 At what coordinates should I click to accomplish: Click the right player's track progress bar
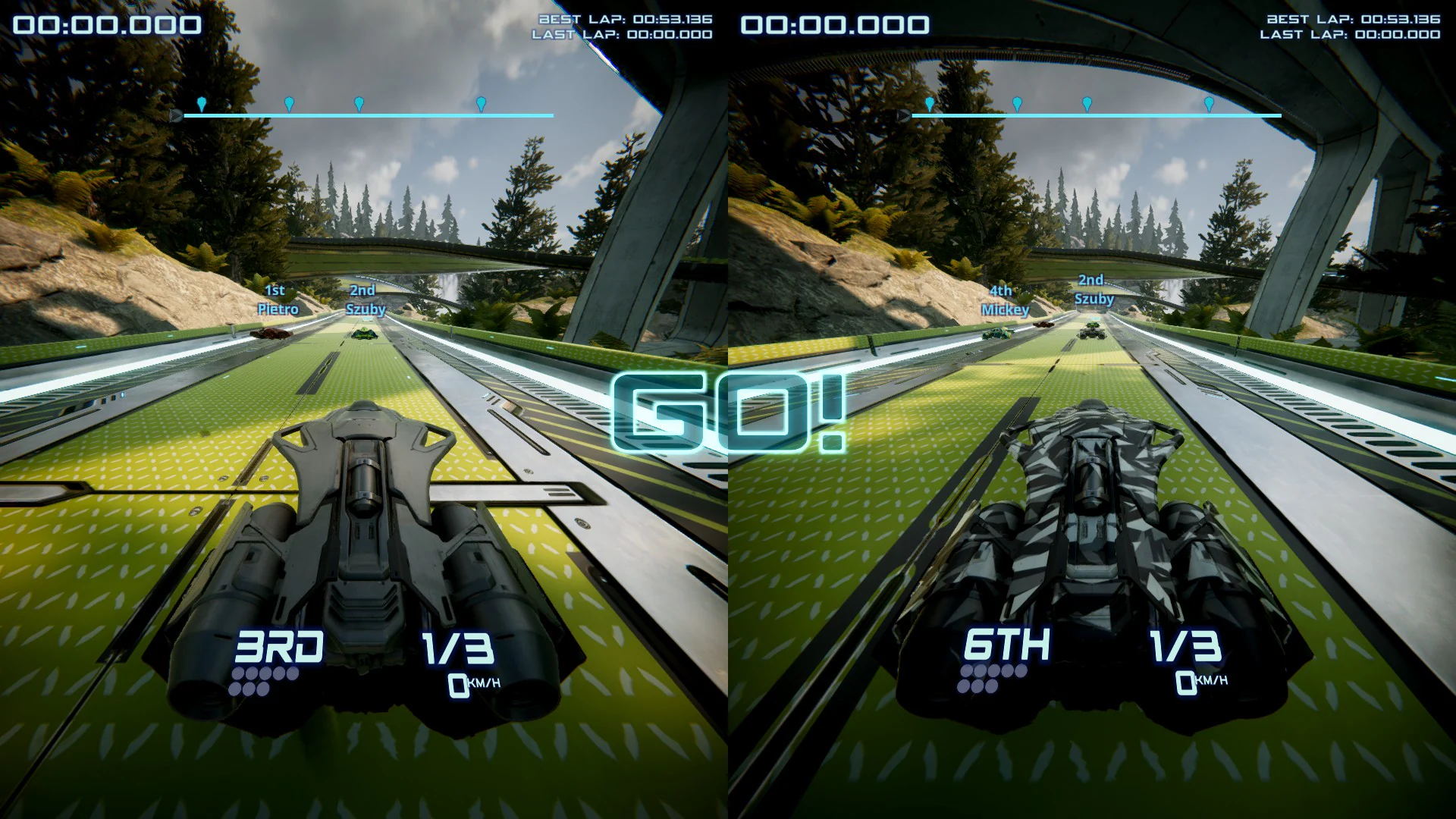[1096, 115]
